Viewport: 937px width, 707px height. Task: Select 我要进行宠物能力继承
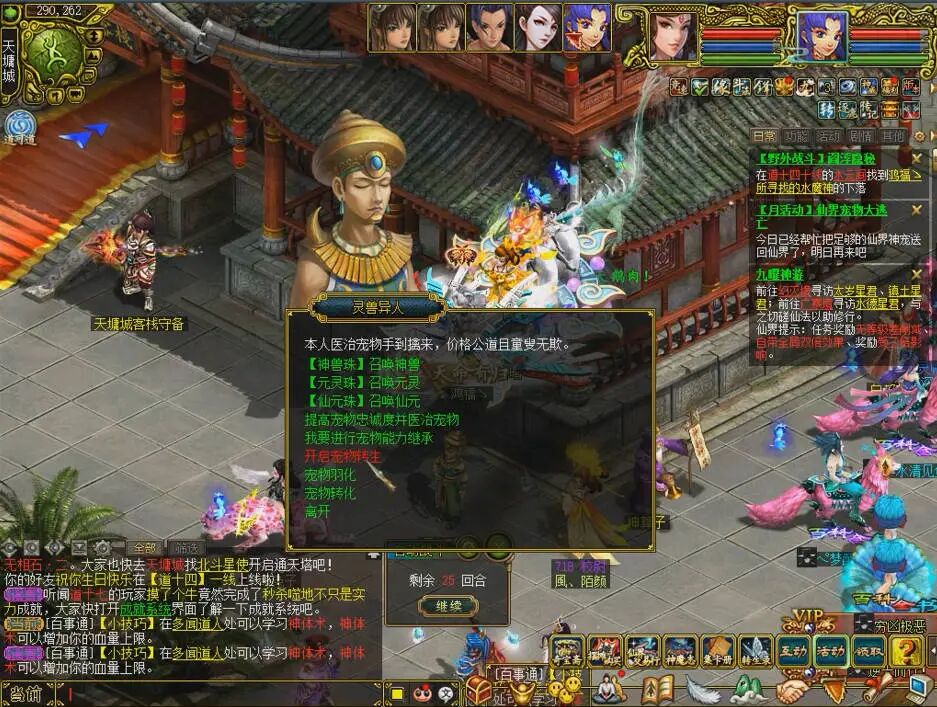[x=369, y=438]
